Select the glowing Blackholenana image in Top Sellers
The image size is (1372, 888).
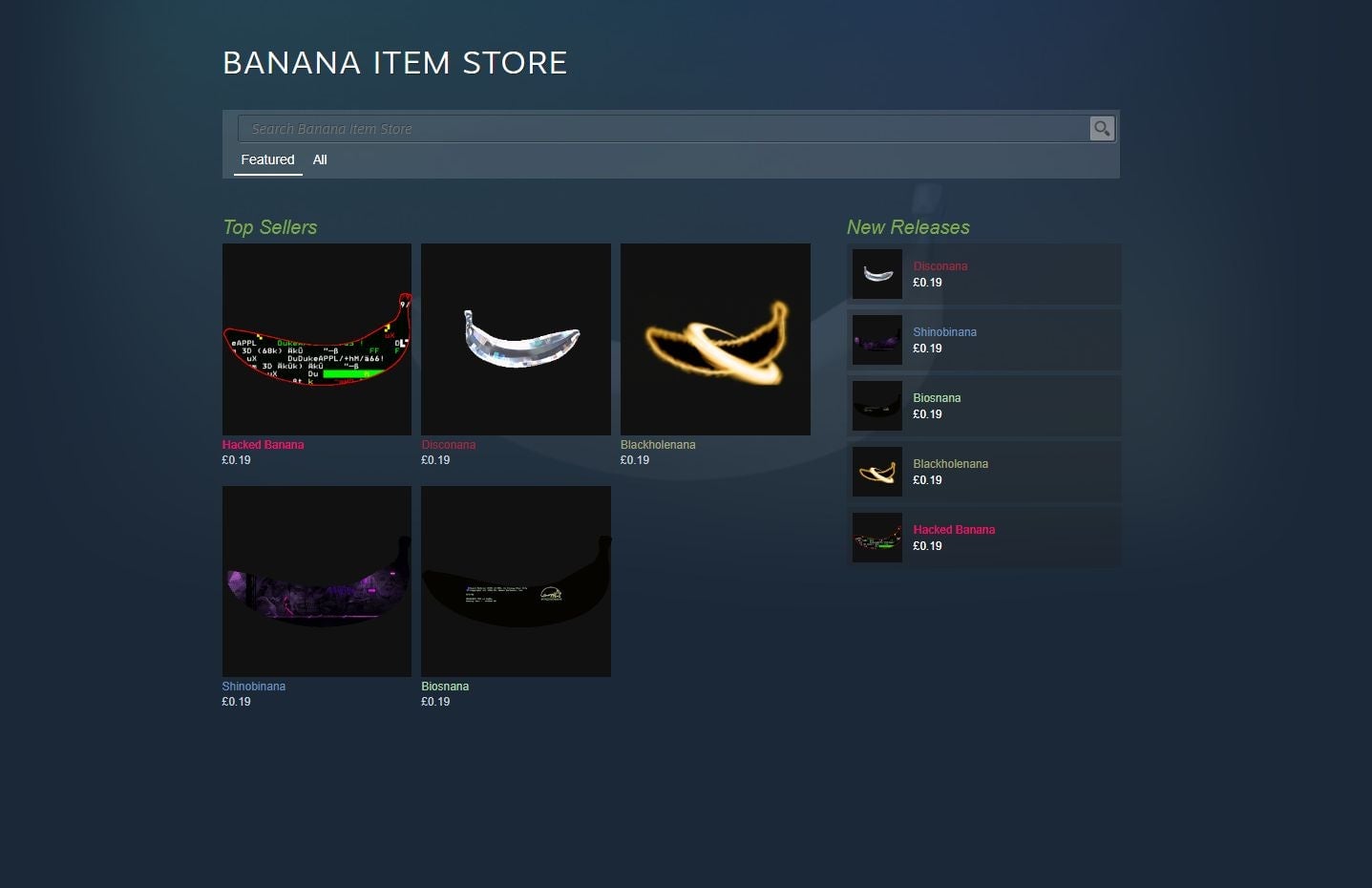click(x=714, y=339)
